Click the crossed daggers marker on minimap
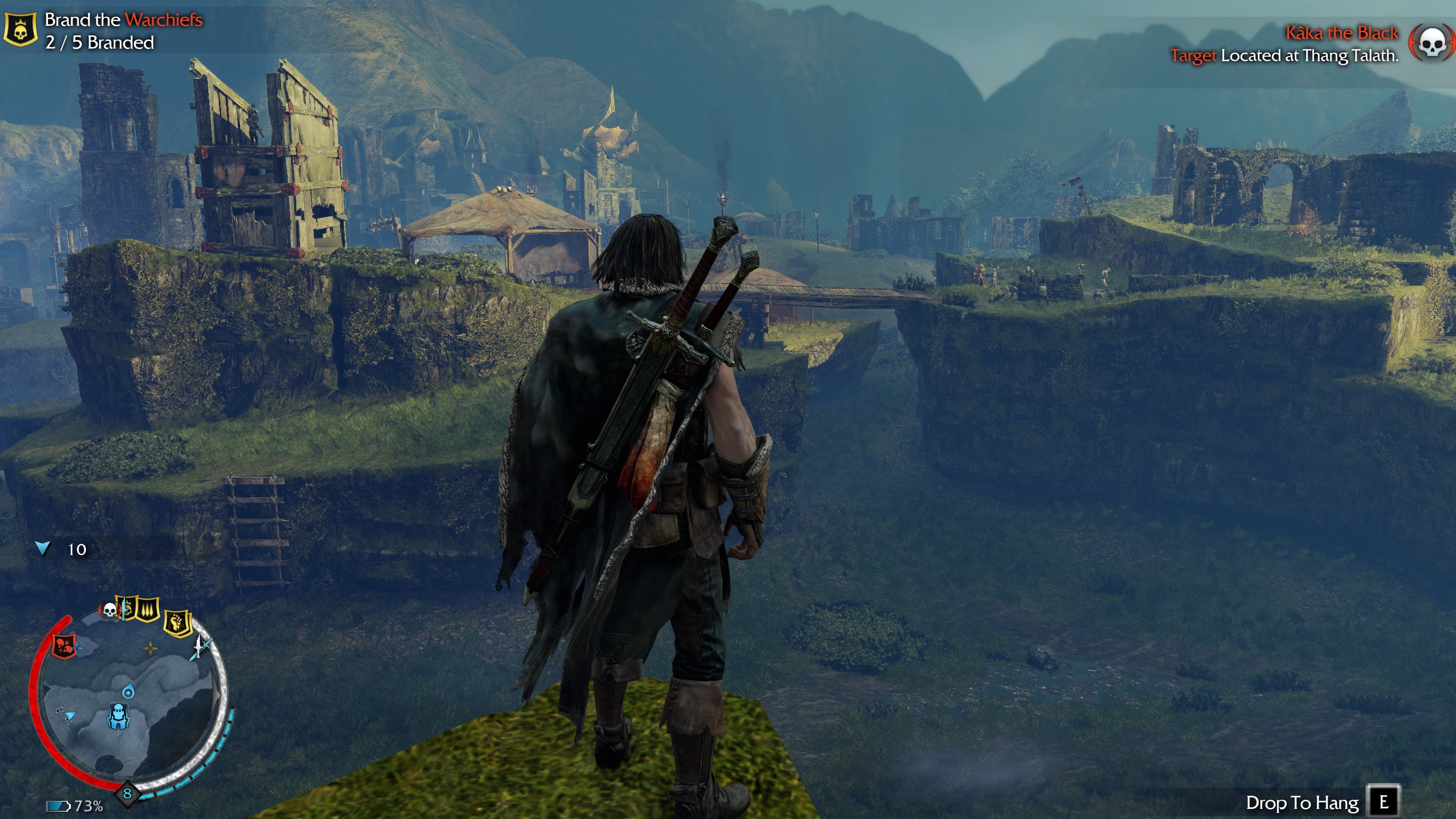 200,646
